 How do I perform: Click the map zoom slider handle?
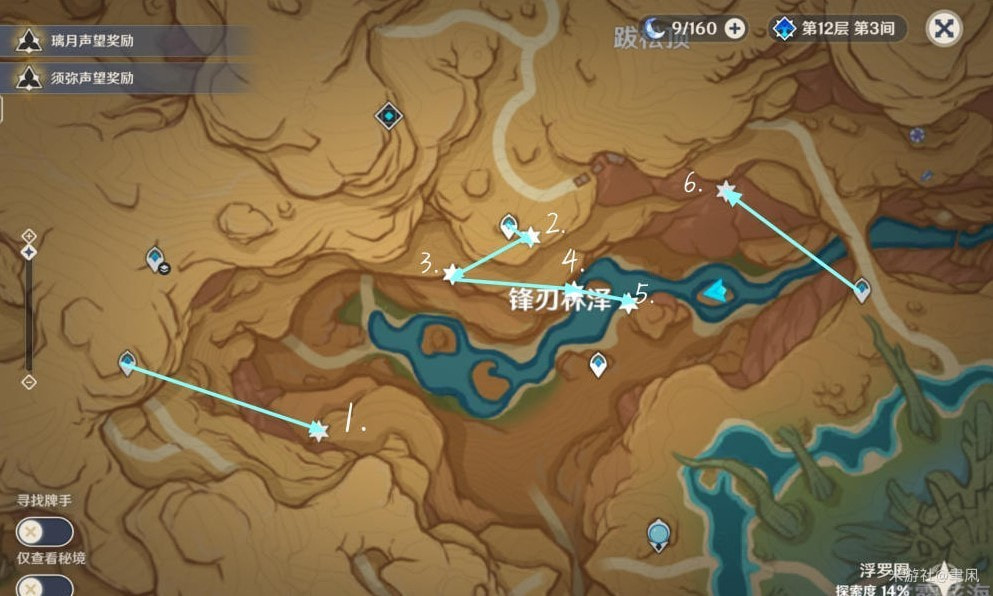[x=29, y=252]
